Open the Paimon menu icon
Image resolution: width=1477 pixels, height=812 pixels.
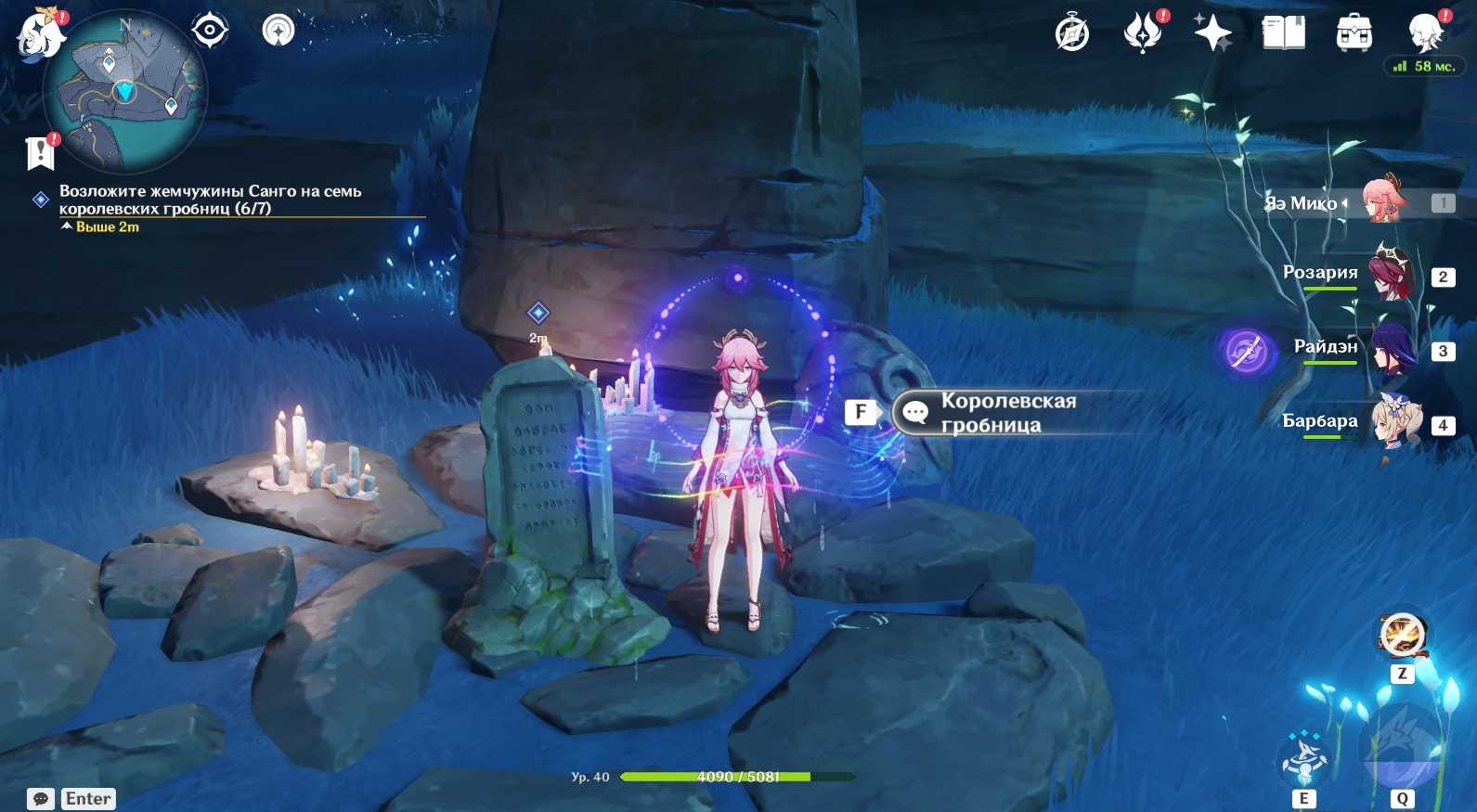(x=42, y=33)
